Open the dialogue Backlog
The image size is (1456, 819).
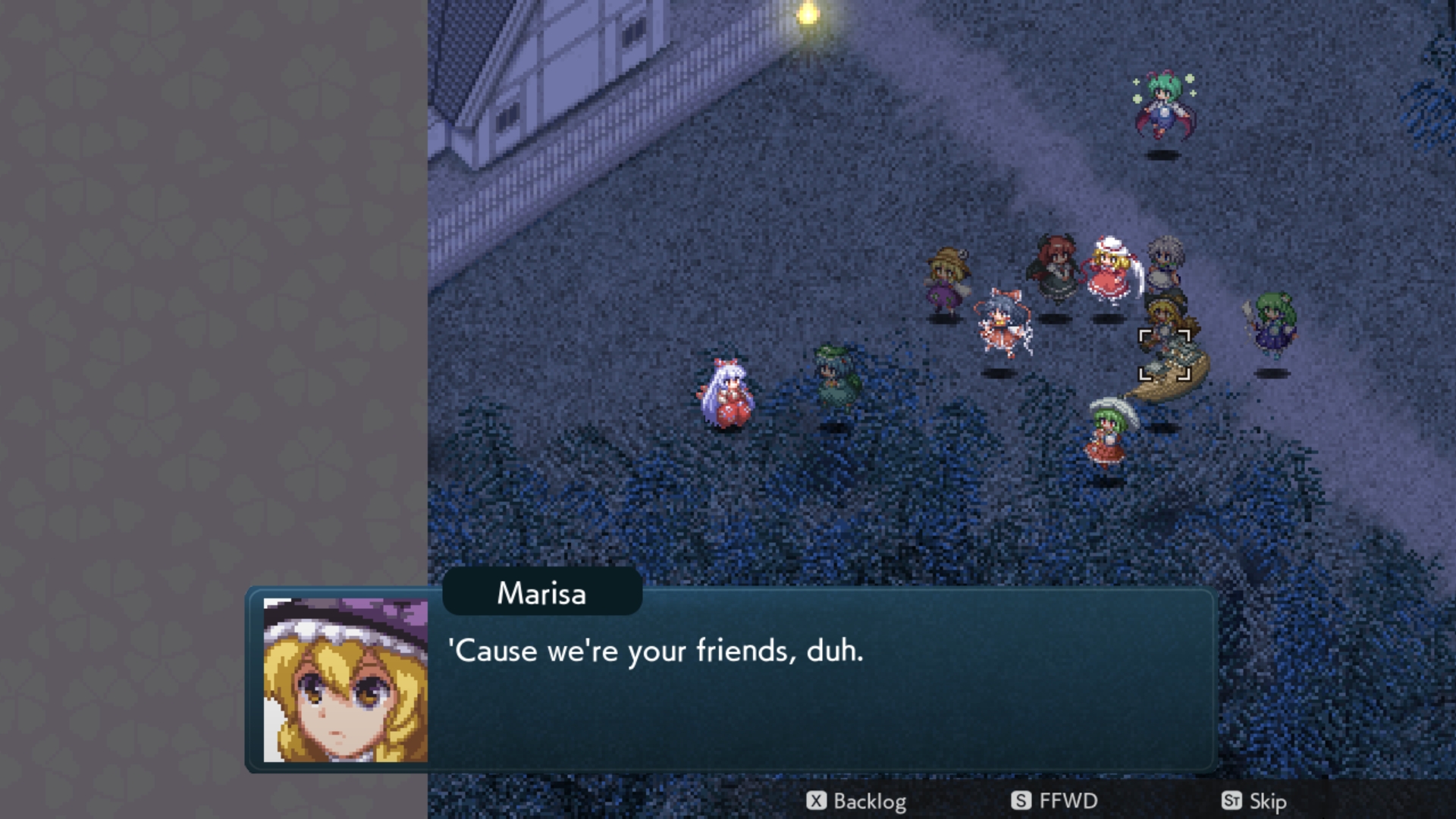[856, 801]
